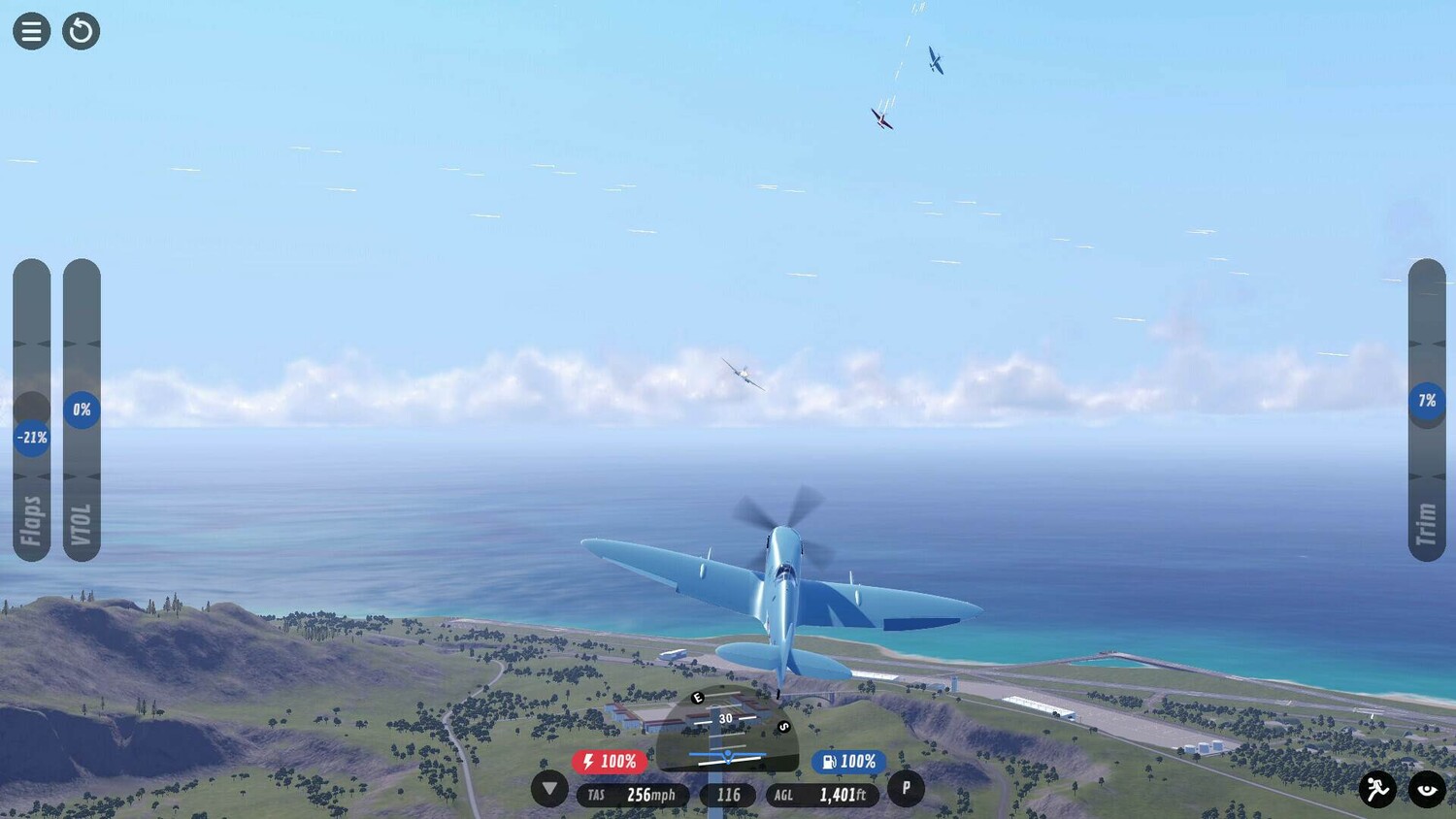Viewport: 1456px width, 819px height.
Task: Click the VTOL slider handle
Action: [x=82, y=409]
